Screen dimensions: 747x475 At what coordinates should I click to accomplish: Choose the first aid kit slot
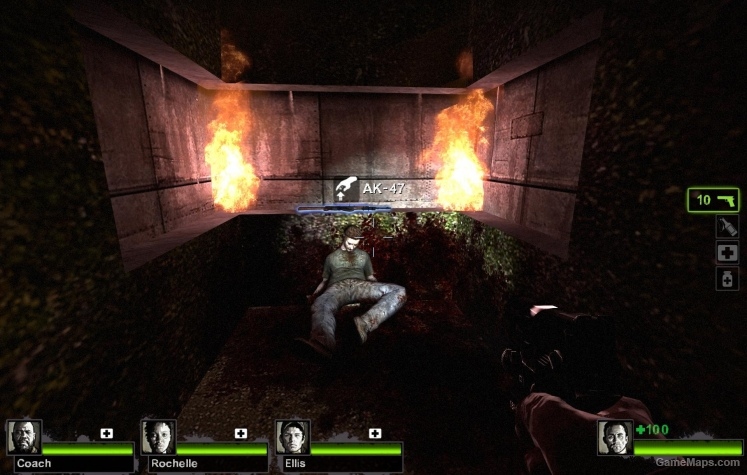tap(727, 253)
